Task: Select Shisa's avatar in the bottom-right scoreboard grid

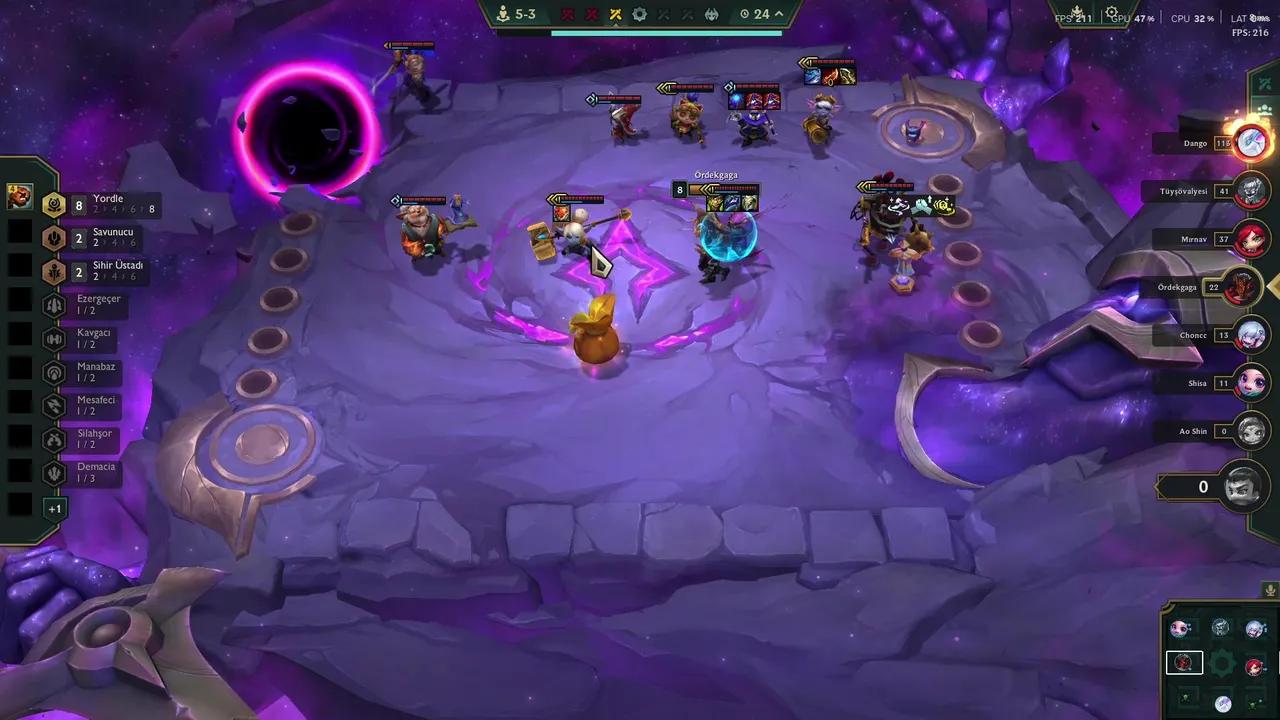Action: point(1180,627)
